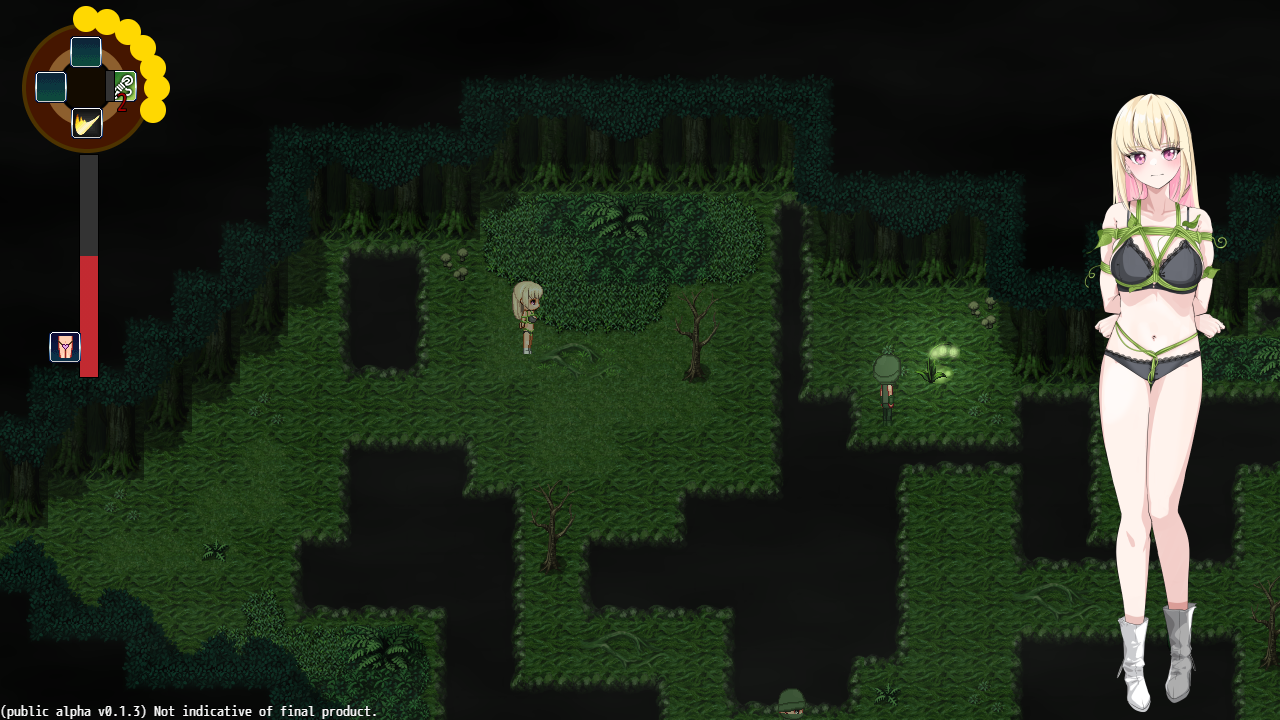Image resolution: width=1280 pixels, height=720 pixels.
Task: Click the center of the circular item wheel
Action: [x=86, y=88]
